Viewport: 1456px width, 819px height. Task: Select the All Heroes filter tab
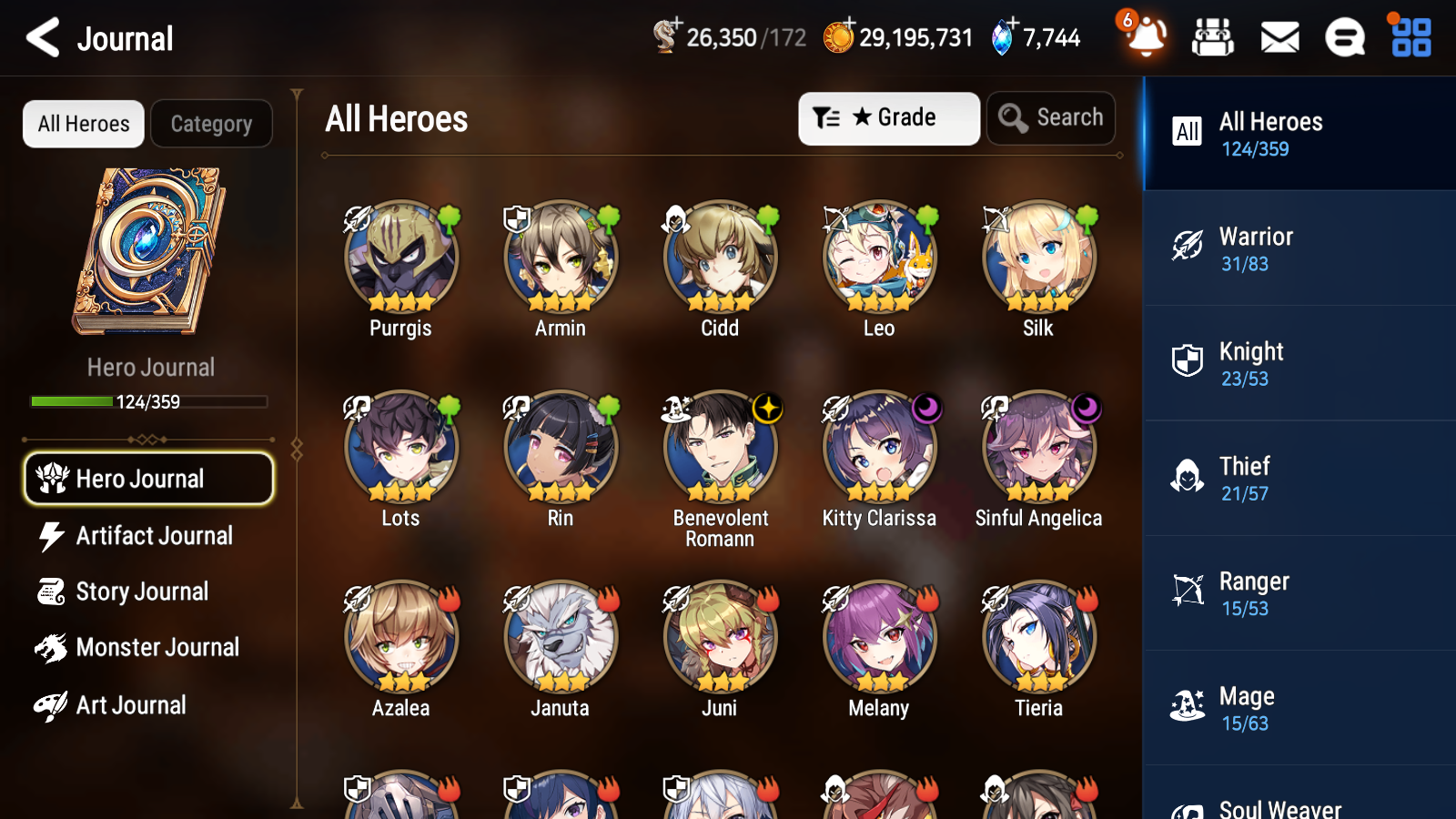tap(83, 124)
